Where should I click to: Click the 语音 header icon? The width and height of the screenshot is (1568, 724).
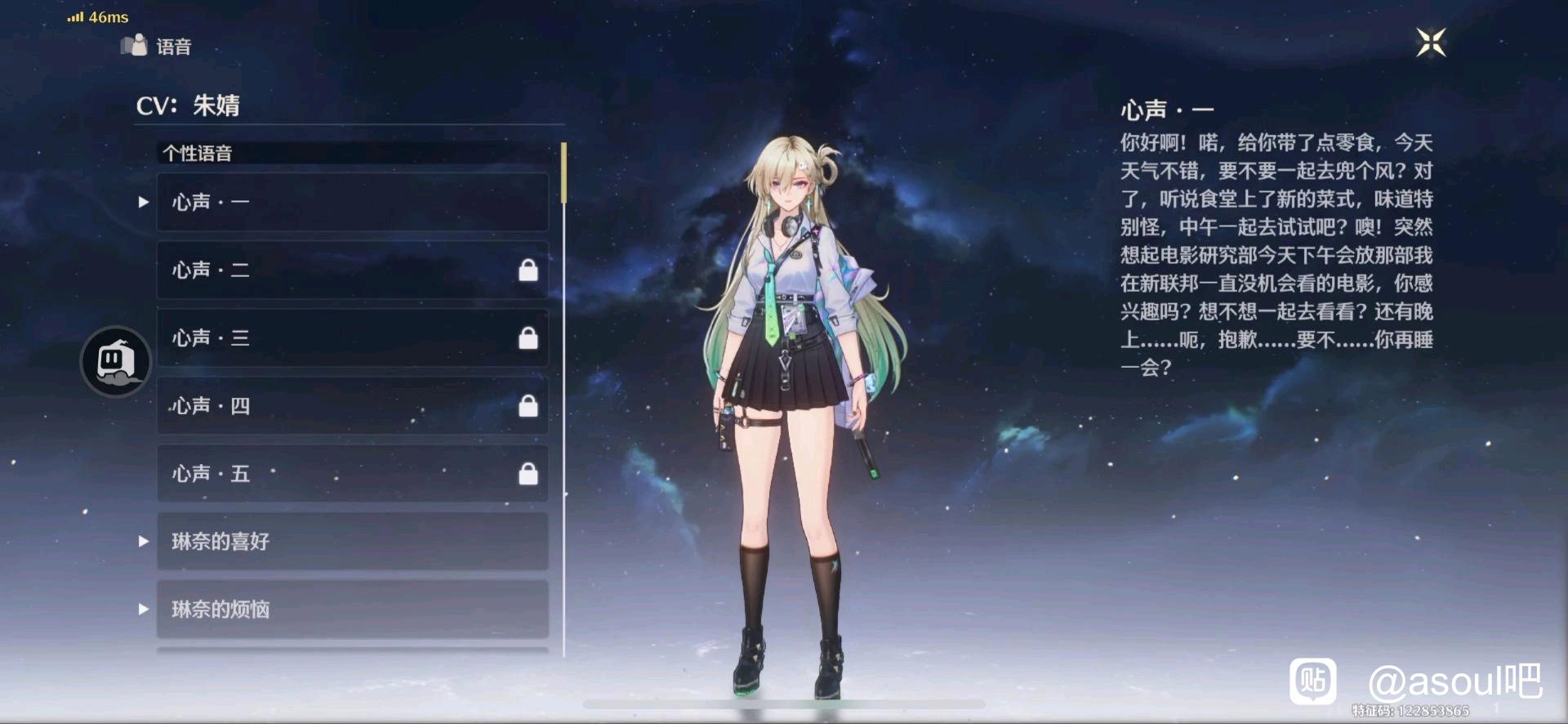[x=135, y=45]
